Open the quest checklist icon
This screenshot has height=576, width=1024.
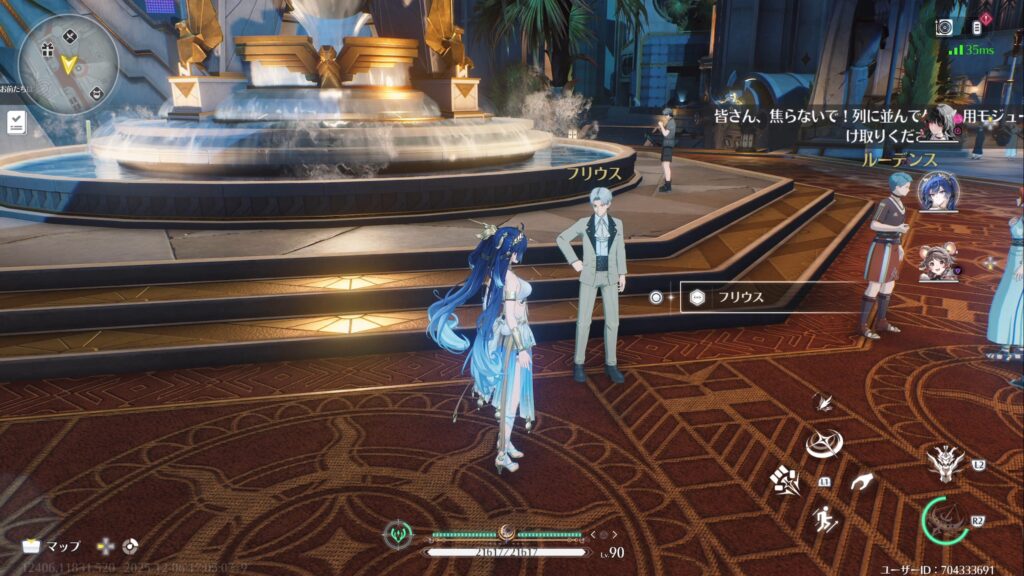coord(17,123)
